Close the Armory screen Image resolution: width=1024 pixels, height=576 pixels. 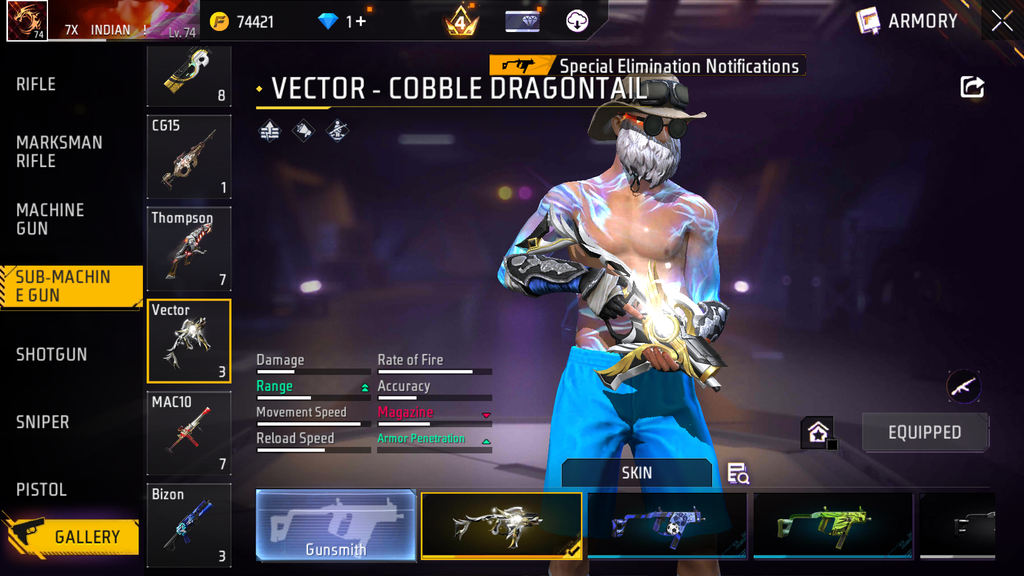tap(1002, 21)
